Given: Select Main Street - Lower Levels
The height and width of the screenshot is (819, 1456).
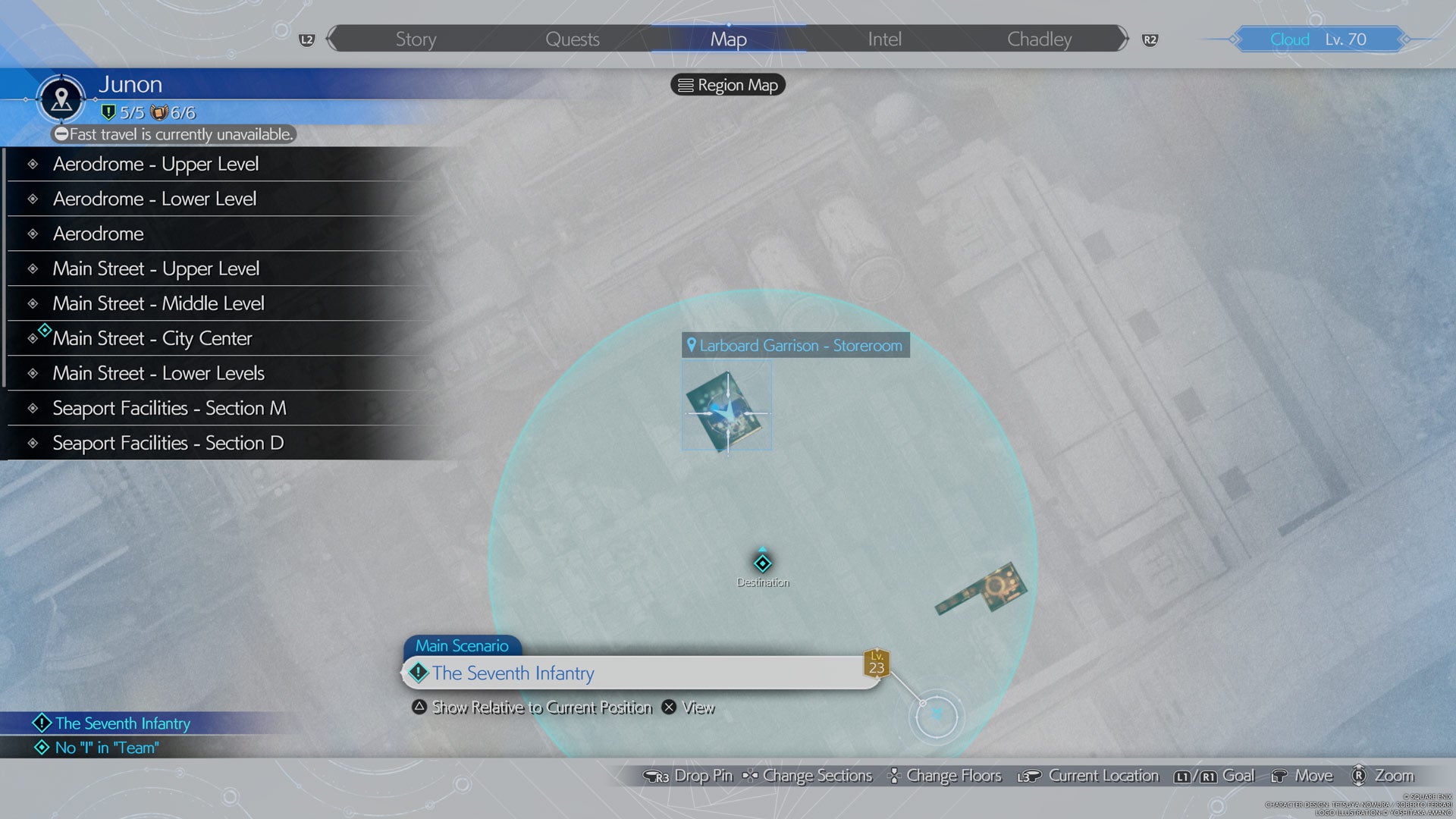Looking at the screenshot, I should click(158, 373).
